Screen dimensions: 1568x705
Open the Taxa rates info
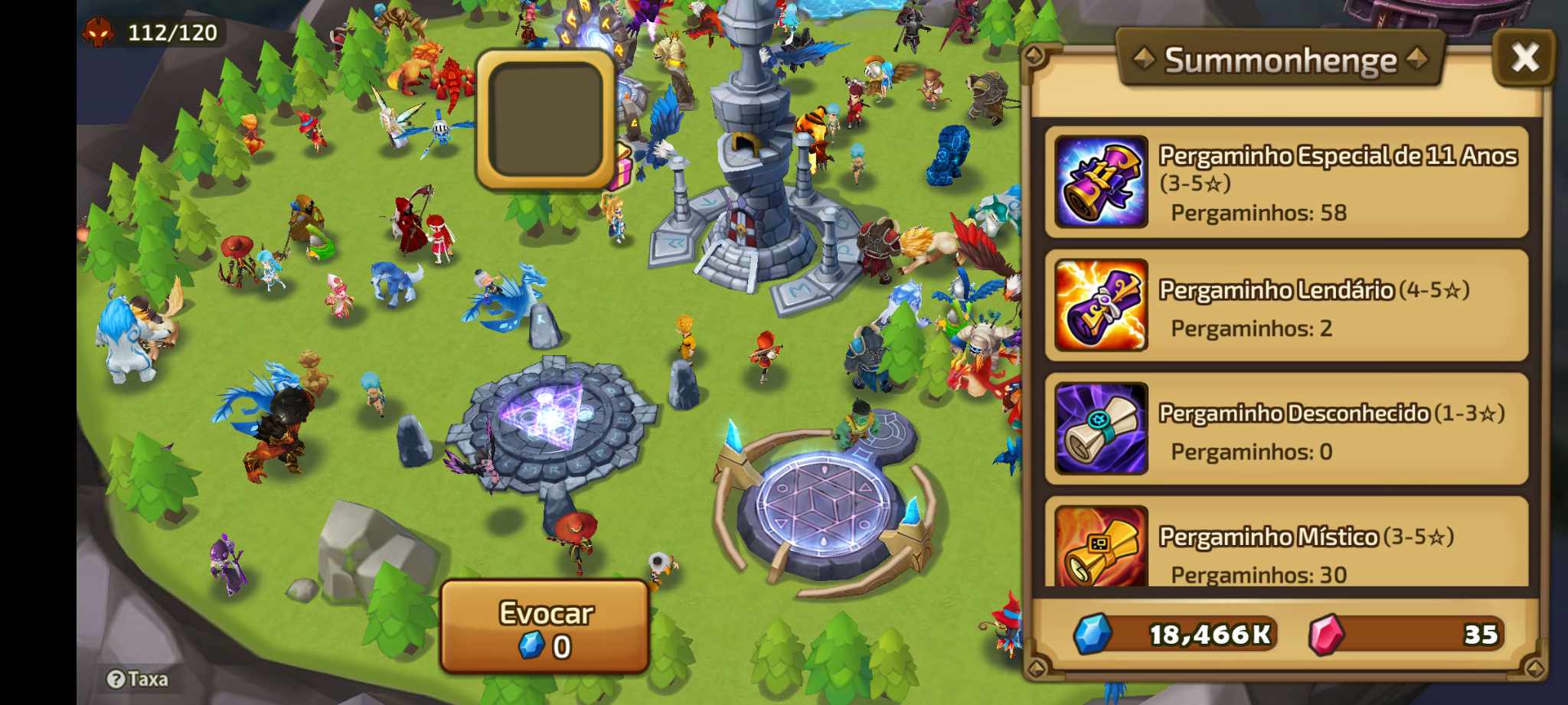(x=138, y=679)
